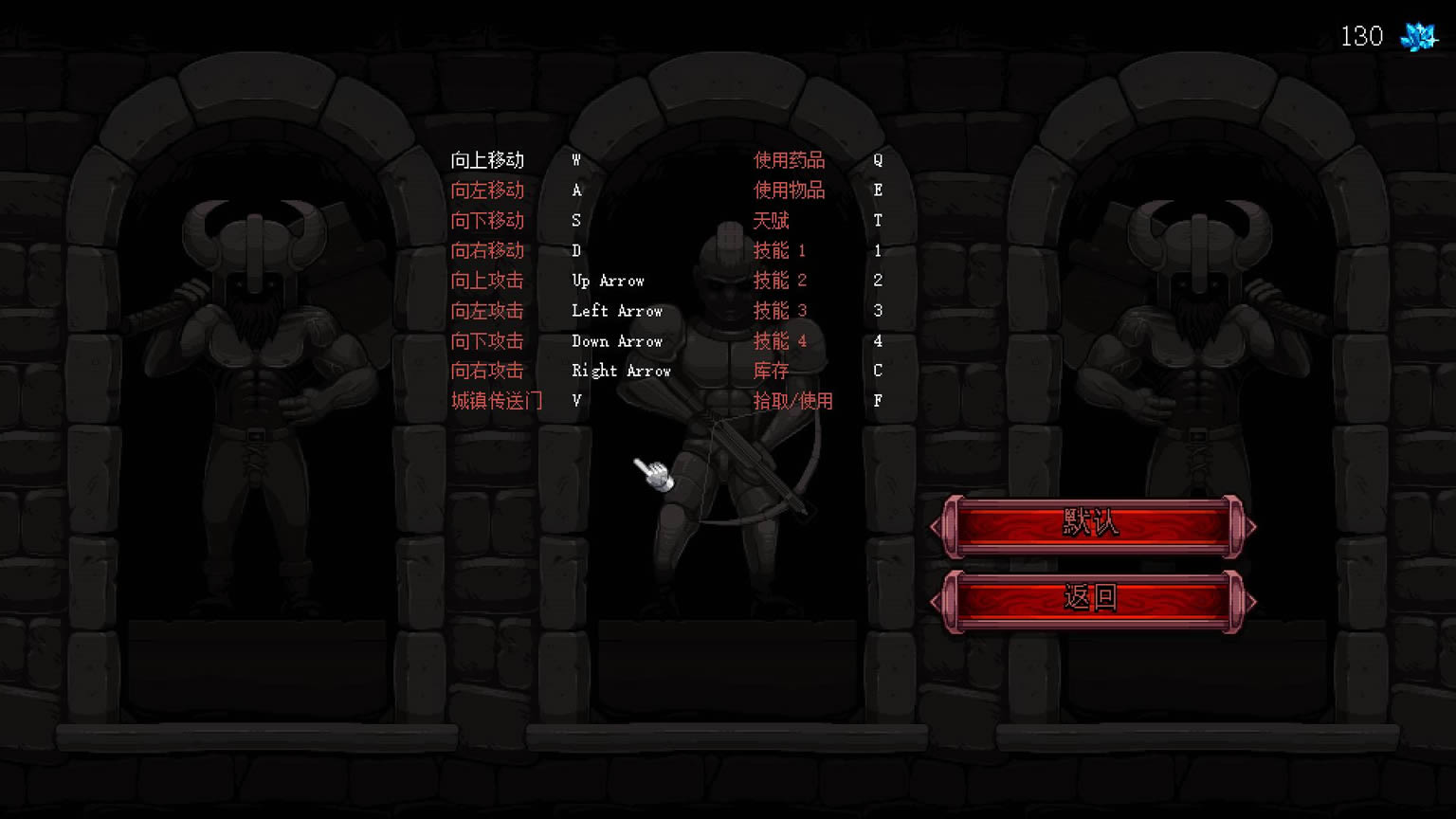Click the 默认 (Default) button

tap(1092, 524)
